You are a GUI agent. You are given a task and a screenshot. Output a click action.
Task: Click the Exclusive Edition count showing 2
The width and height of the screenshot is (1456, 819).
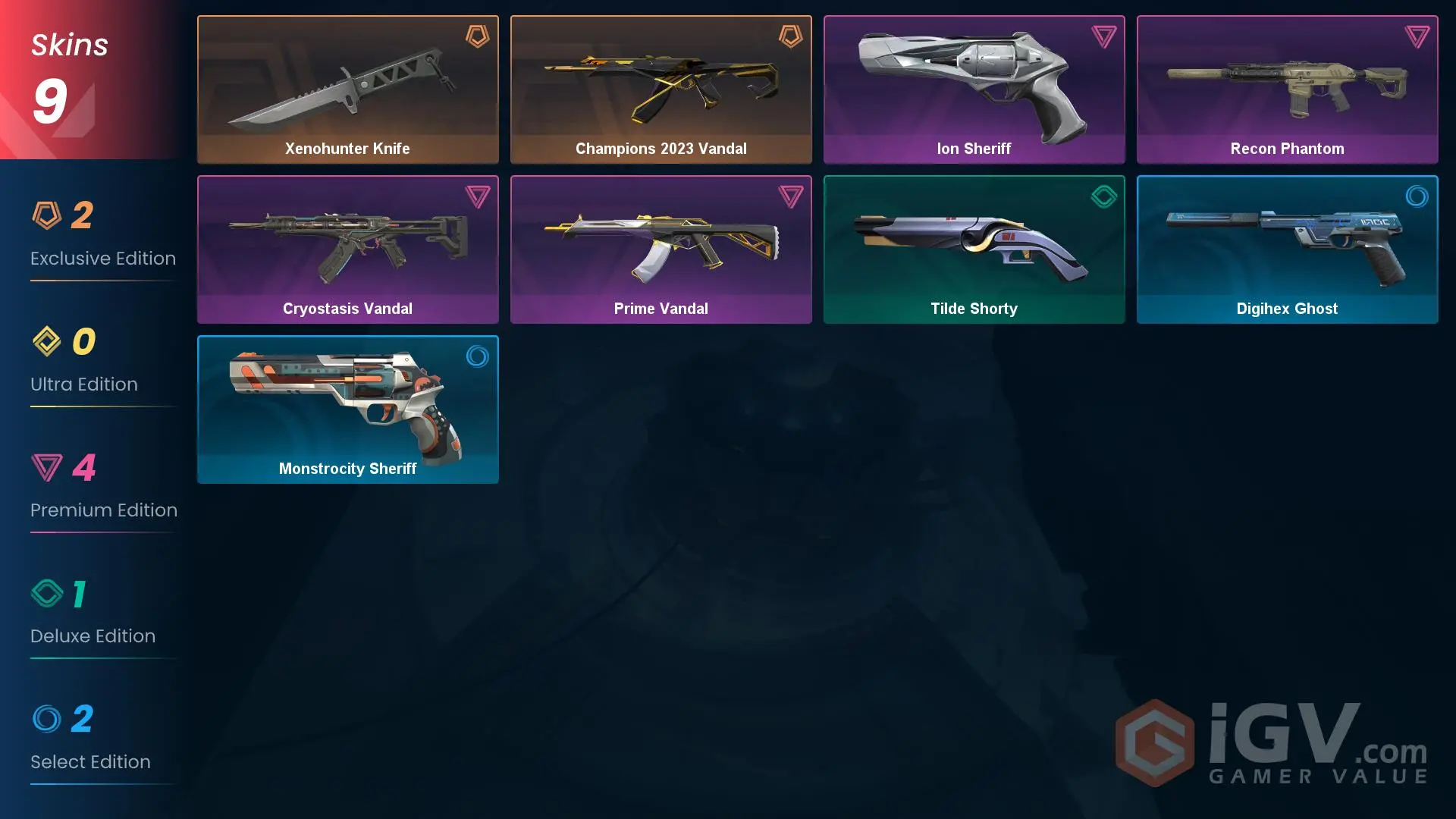[x=83, y=215]
